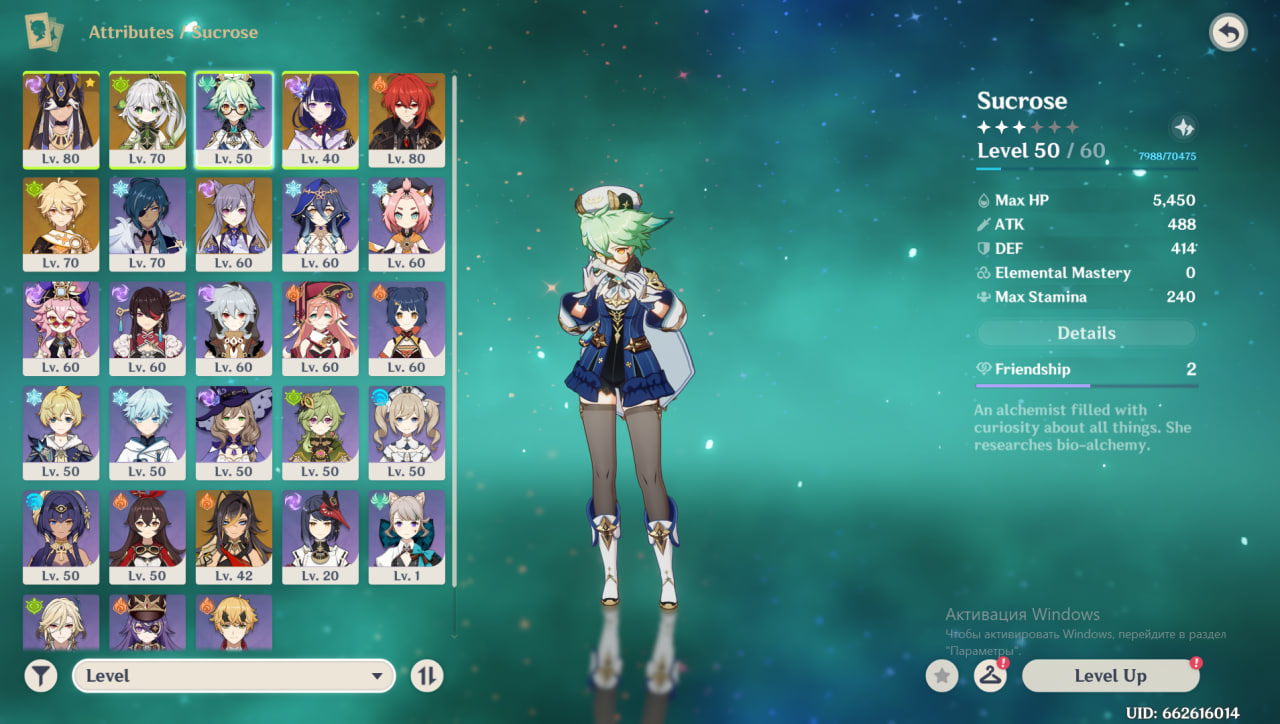Image resolution: width=1280 pixels, height=724 pixels.
Task: Toggle the sort order arrows
Action: [x=427, y=676]
